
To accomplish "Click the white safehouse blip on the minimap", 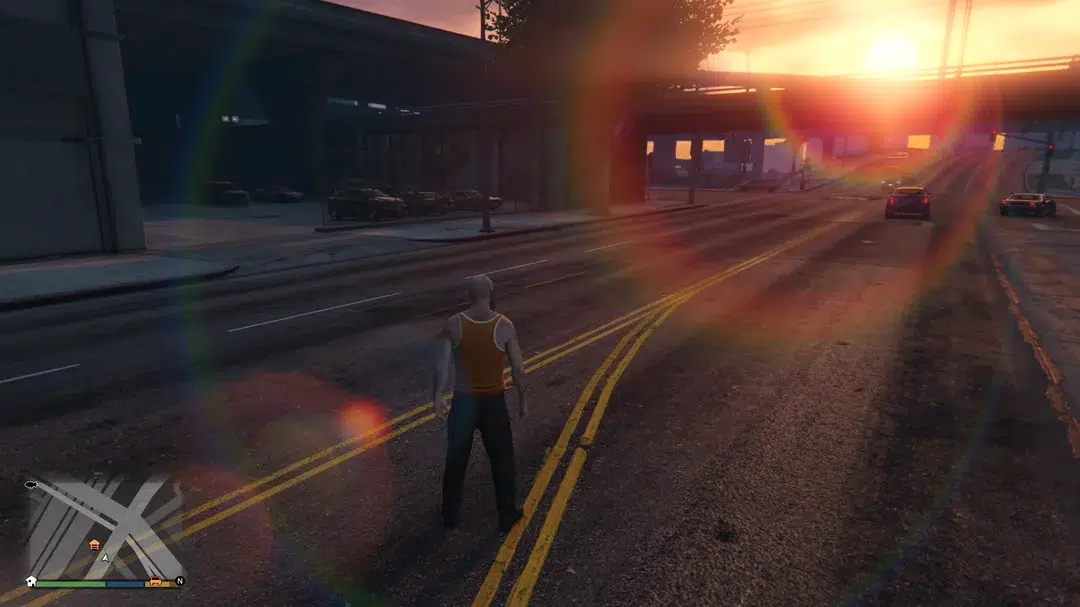I will (x=31, y=581).
